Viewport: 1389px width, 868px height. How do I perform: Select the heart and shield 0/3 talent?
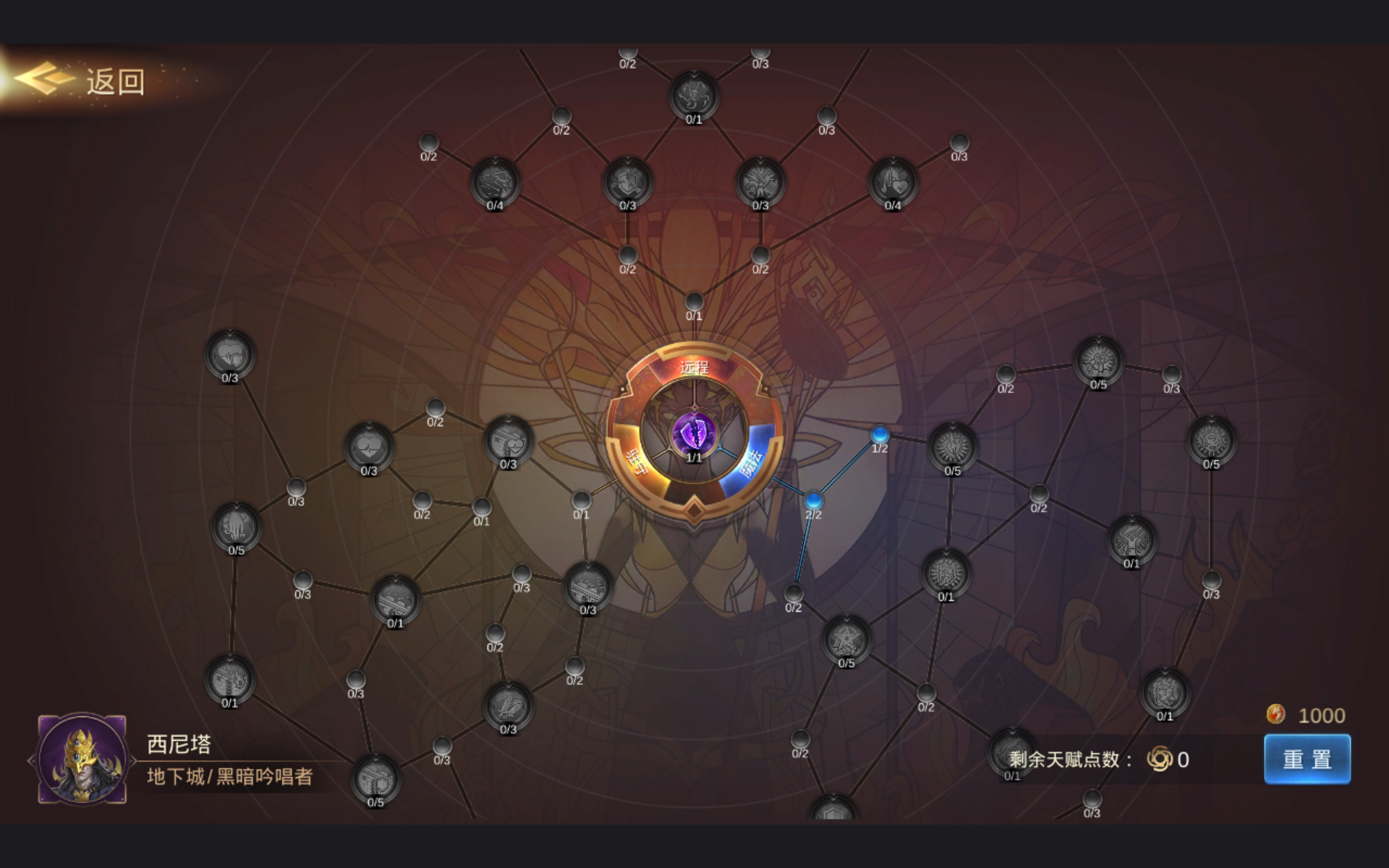(229, 354)
